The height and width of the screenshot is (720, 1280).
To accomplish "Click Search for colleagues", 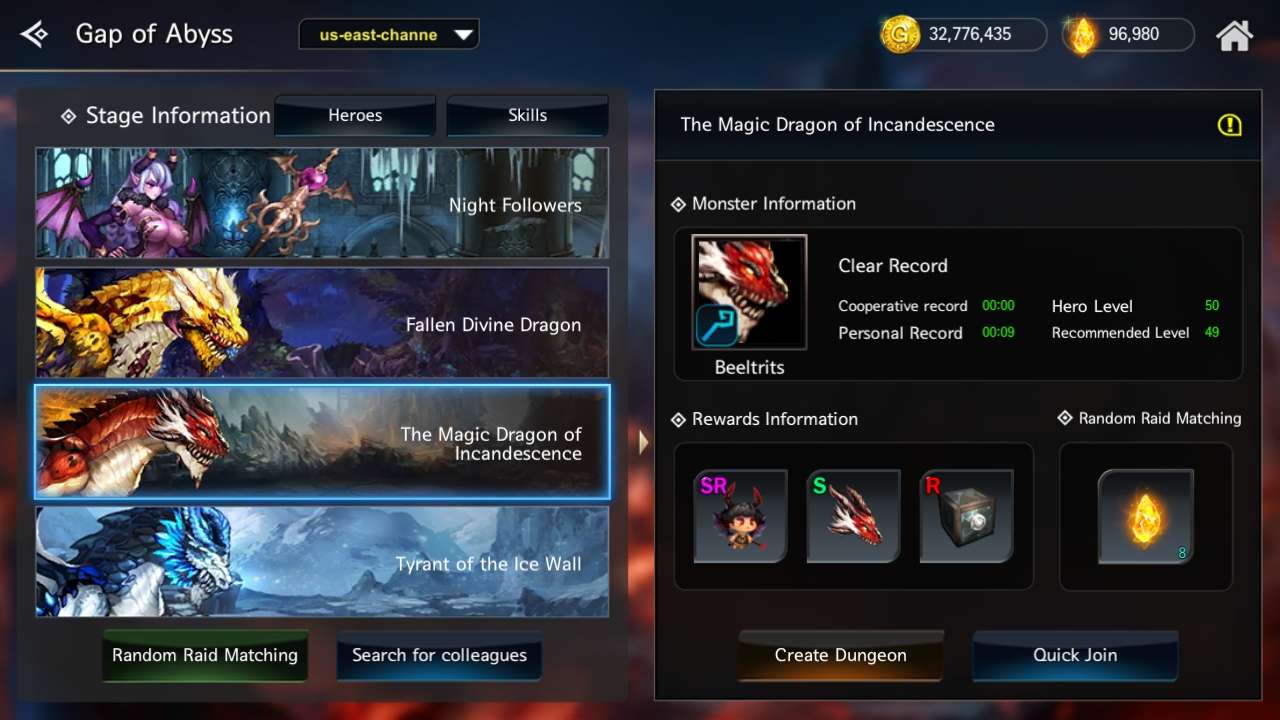I will point(439,655).
